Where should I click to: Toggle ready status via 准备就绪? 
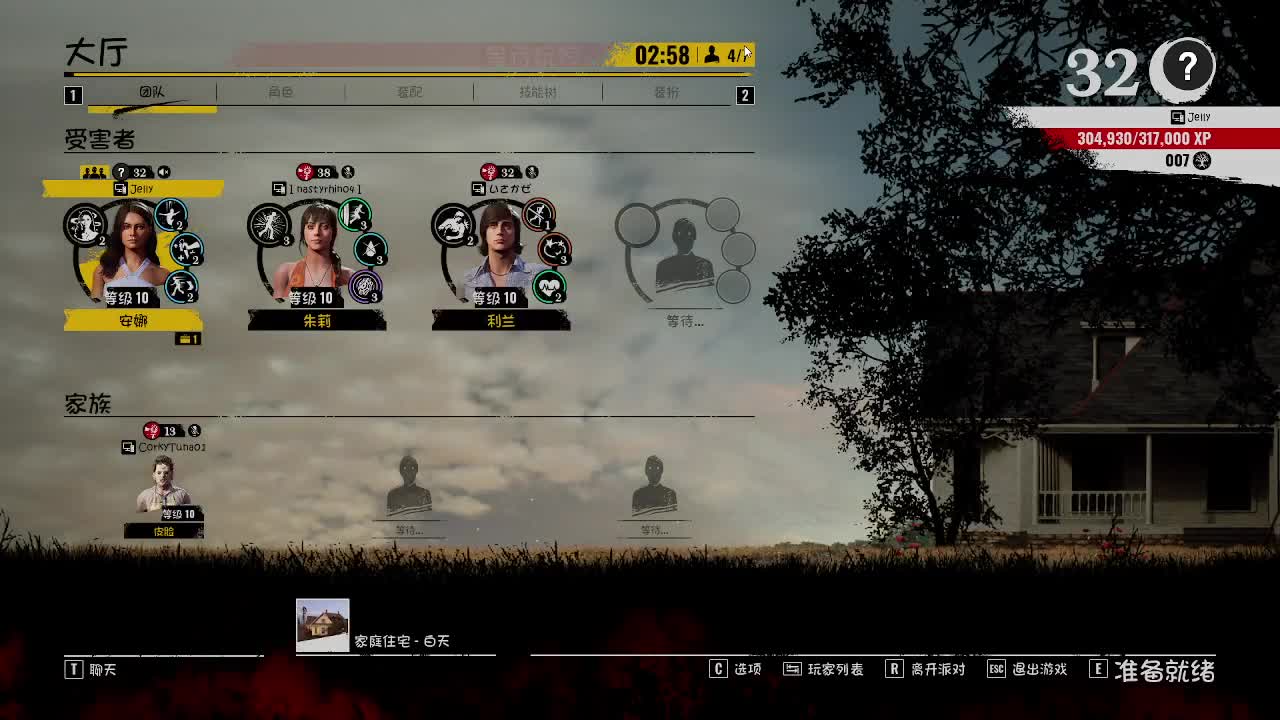1165,670
